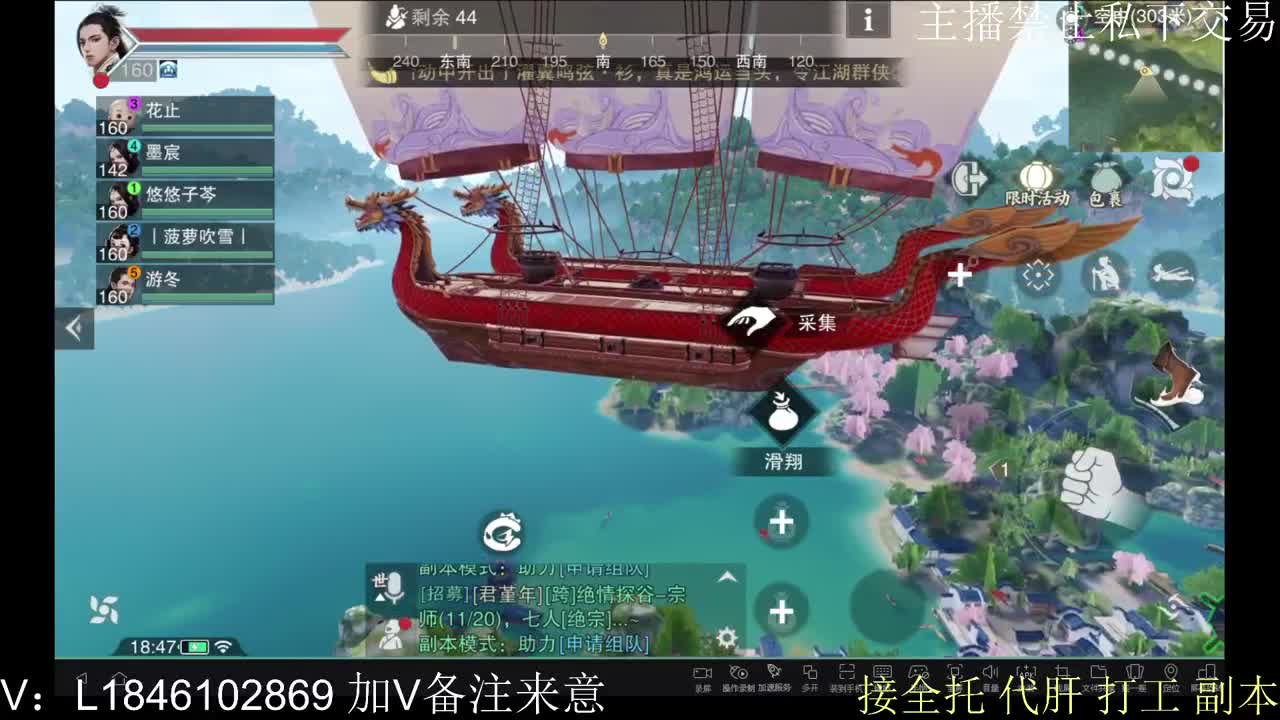Enable 操作录制 operation recording in the emulator toolbar

pyautogui.click(x=738, y=672)
